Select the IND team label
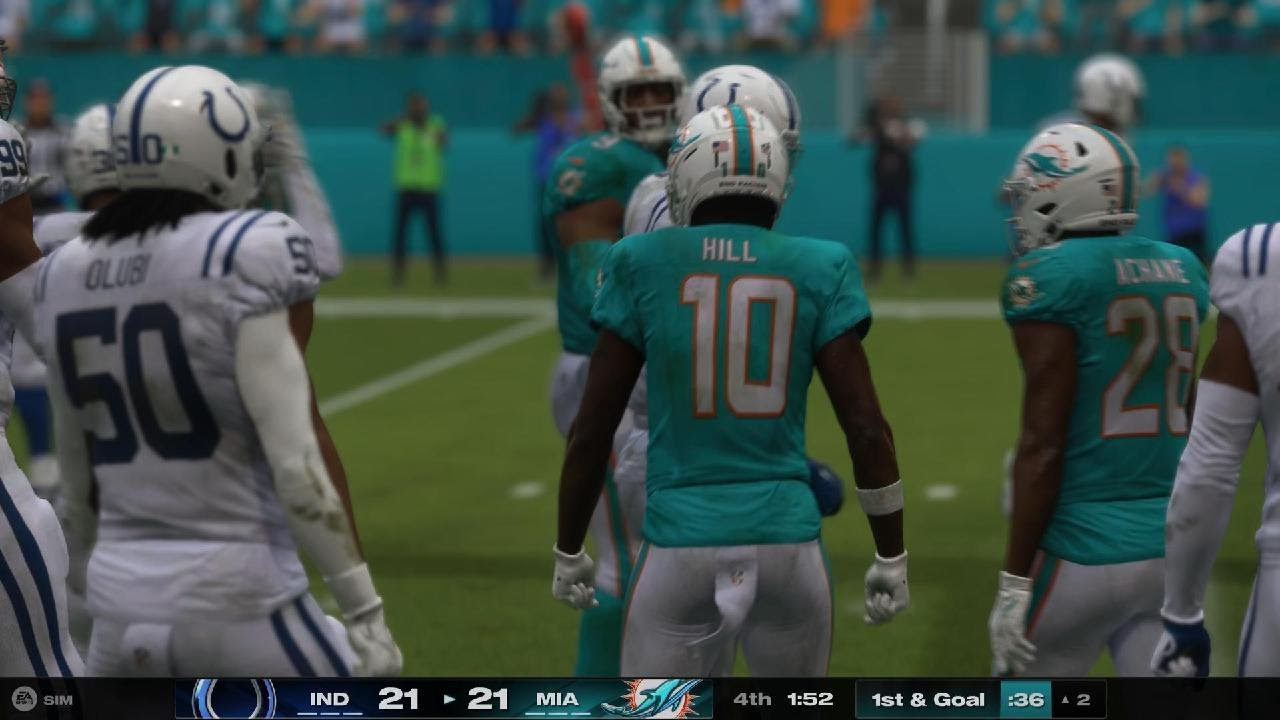Screen dimensions: 1280x720 coord(329,700)
